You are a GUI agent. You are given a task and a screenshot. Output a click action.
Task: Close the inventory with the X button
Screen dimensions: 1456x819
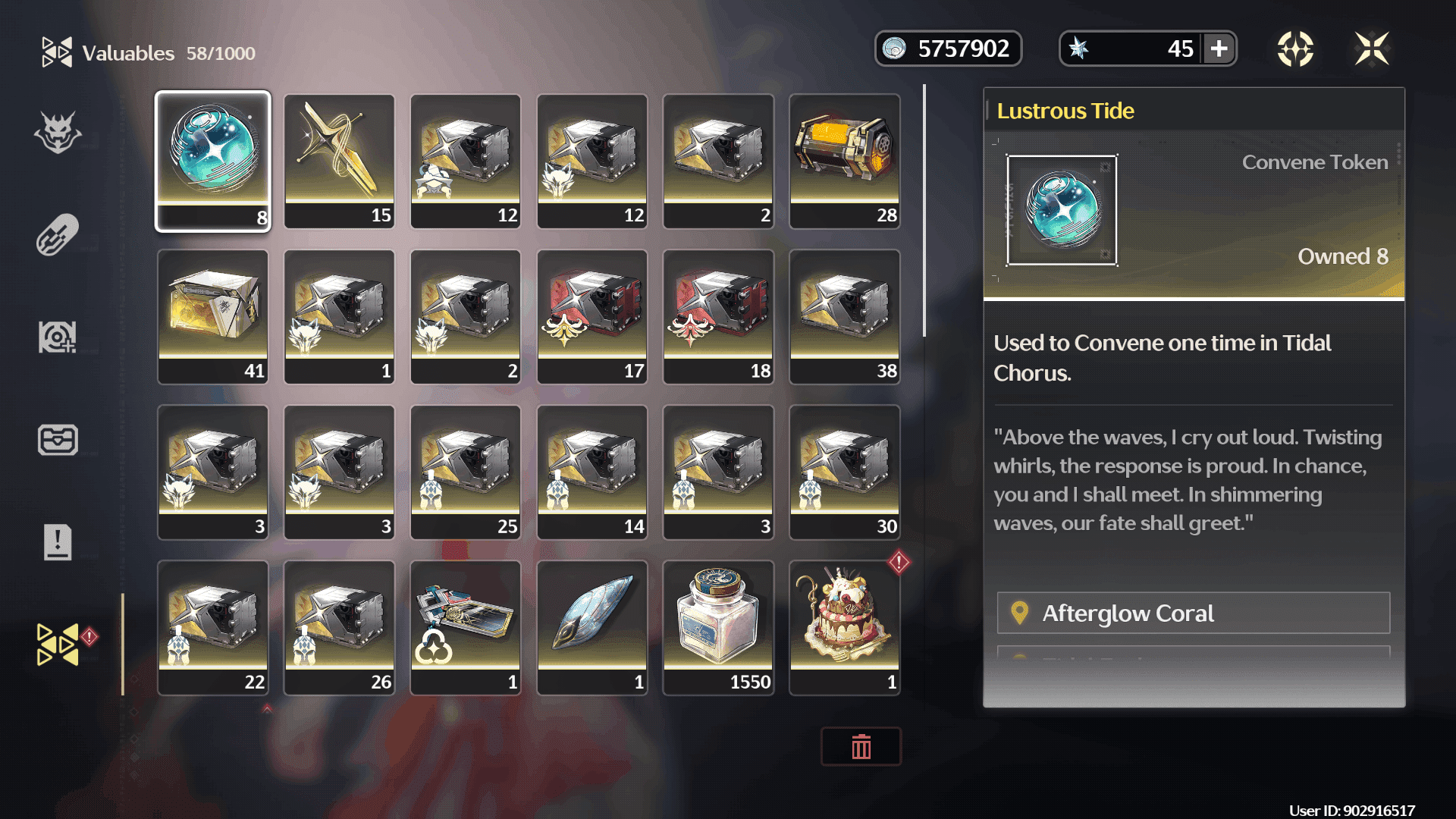(x=1372, y=49)
